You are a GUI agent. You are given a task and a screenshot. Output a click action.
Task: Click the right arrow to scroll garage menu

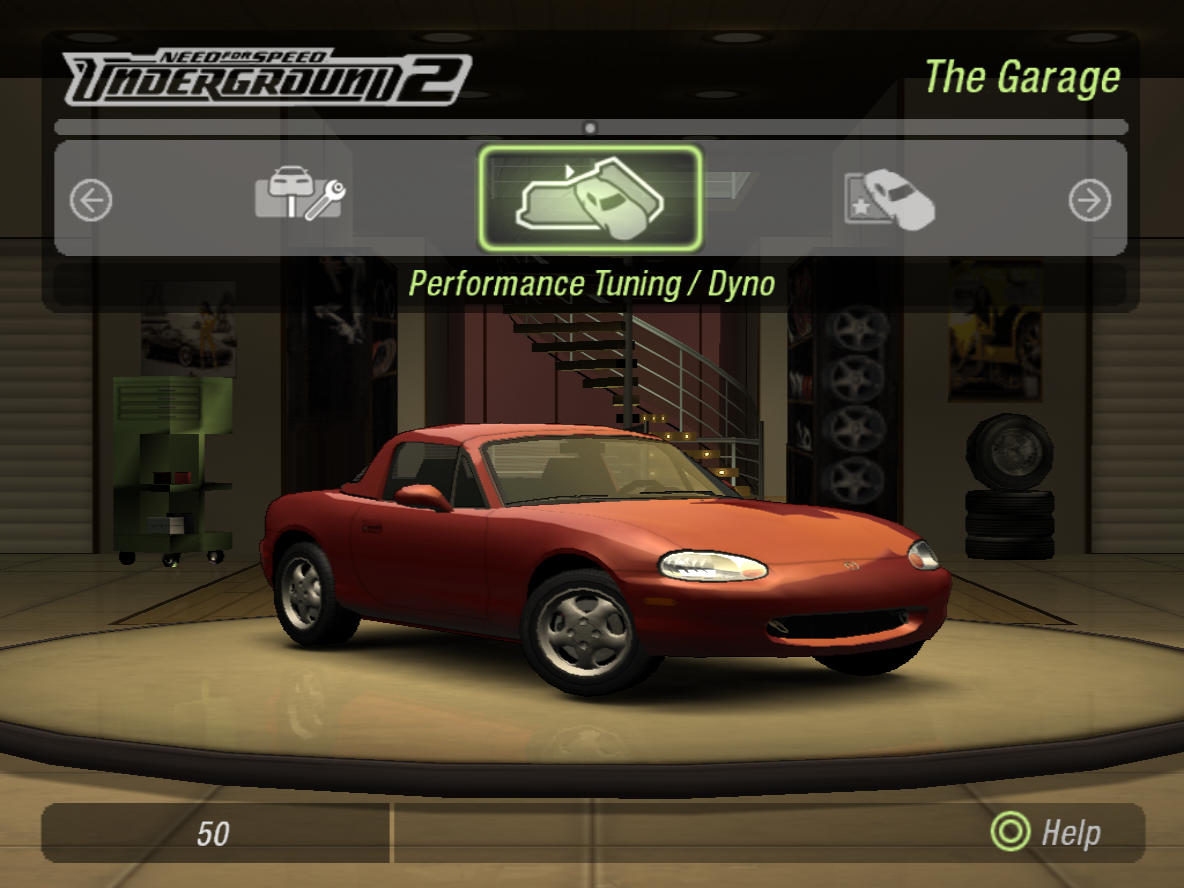tap(1089, 201)
